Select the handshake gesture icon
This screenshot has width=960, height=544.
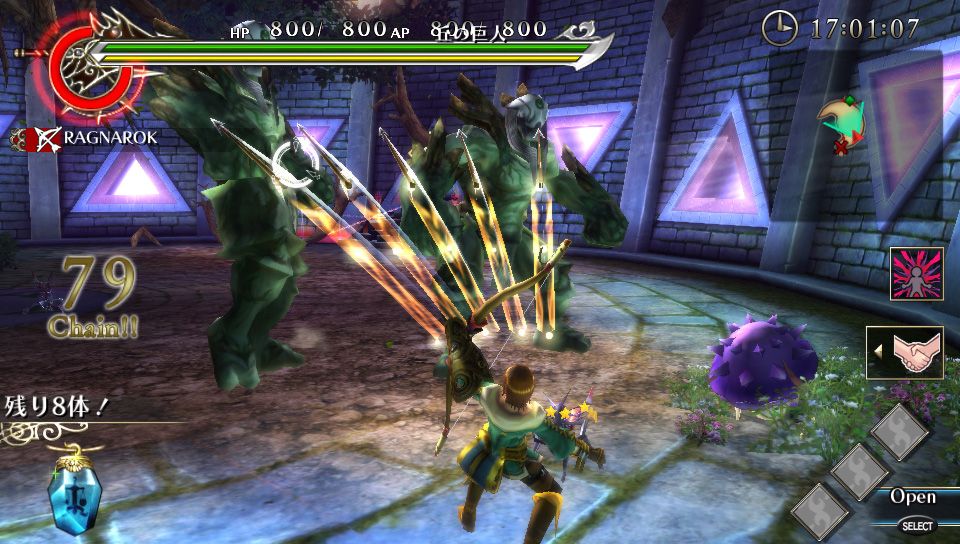[905, 353]
